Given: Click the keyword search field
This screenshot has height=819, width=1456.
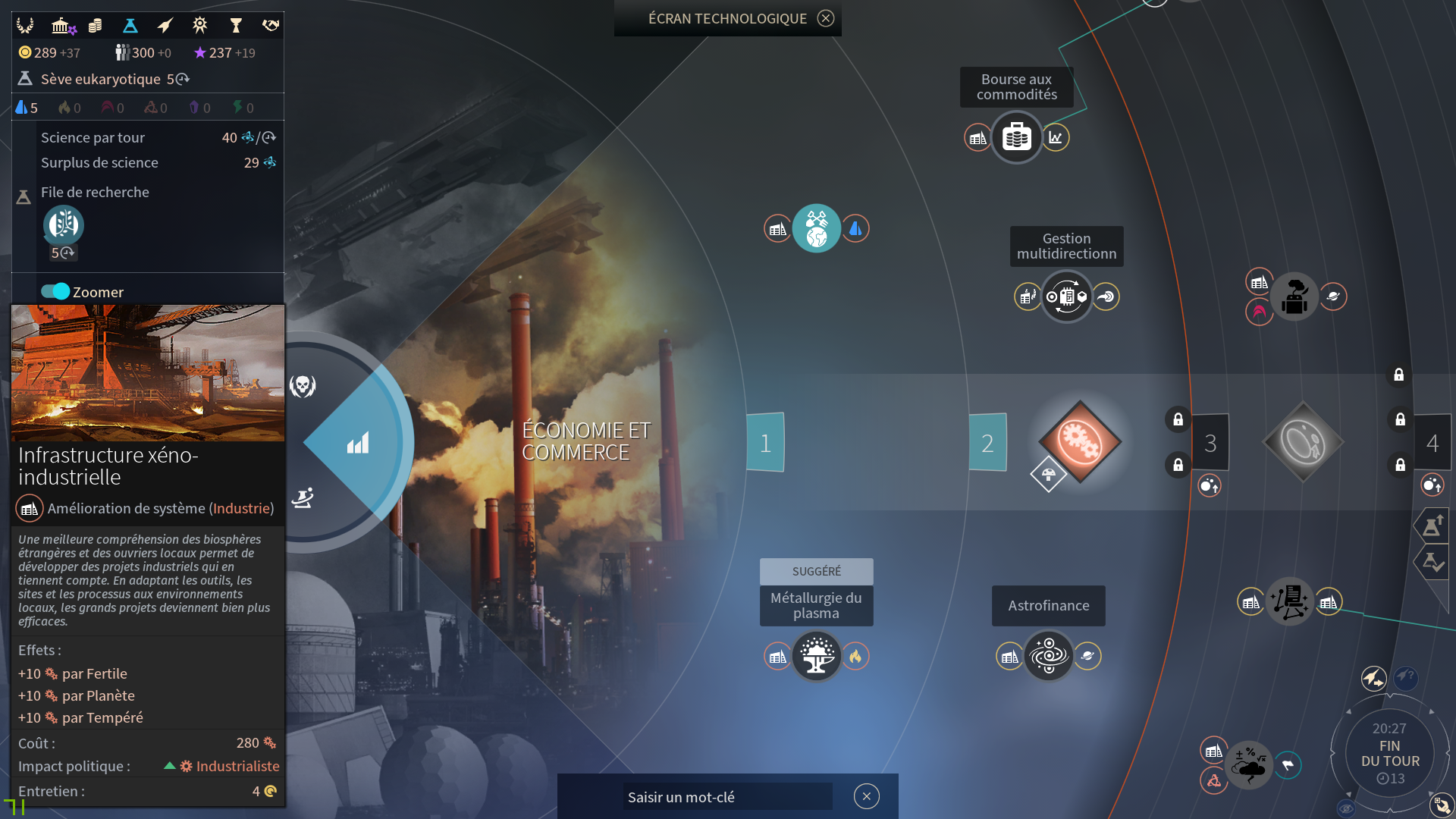Looking at the screenshot, I should click(726, 797).
